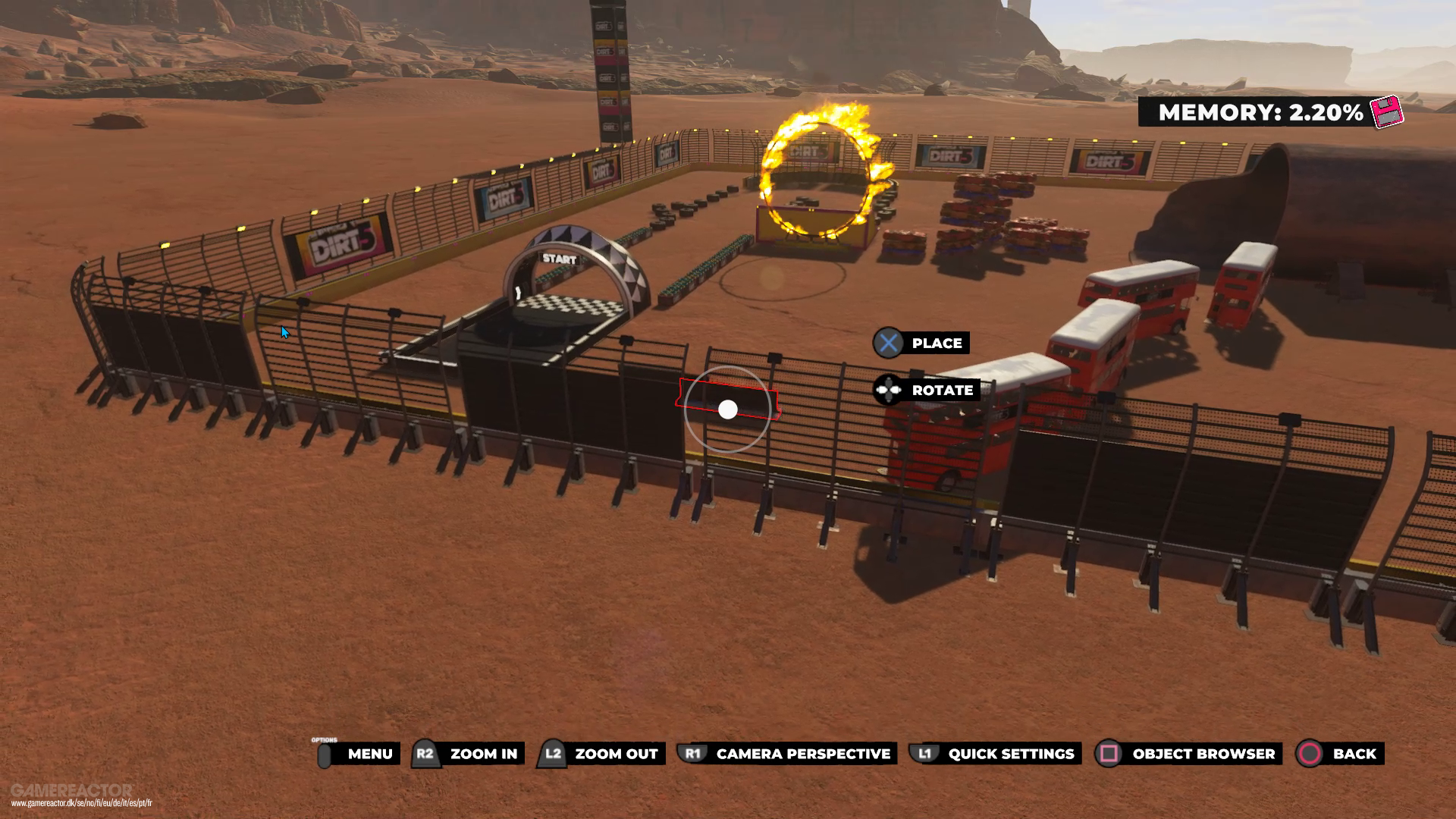Screen dimensions: 1456x819
Task: Switch the Camera Perspective
Action: pyautogui.click(x=802, y=754)
